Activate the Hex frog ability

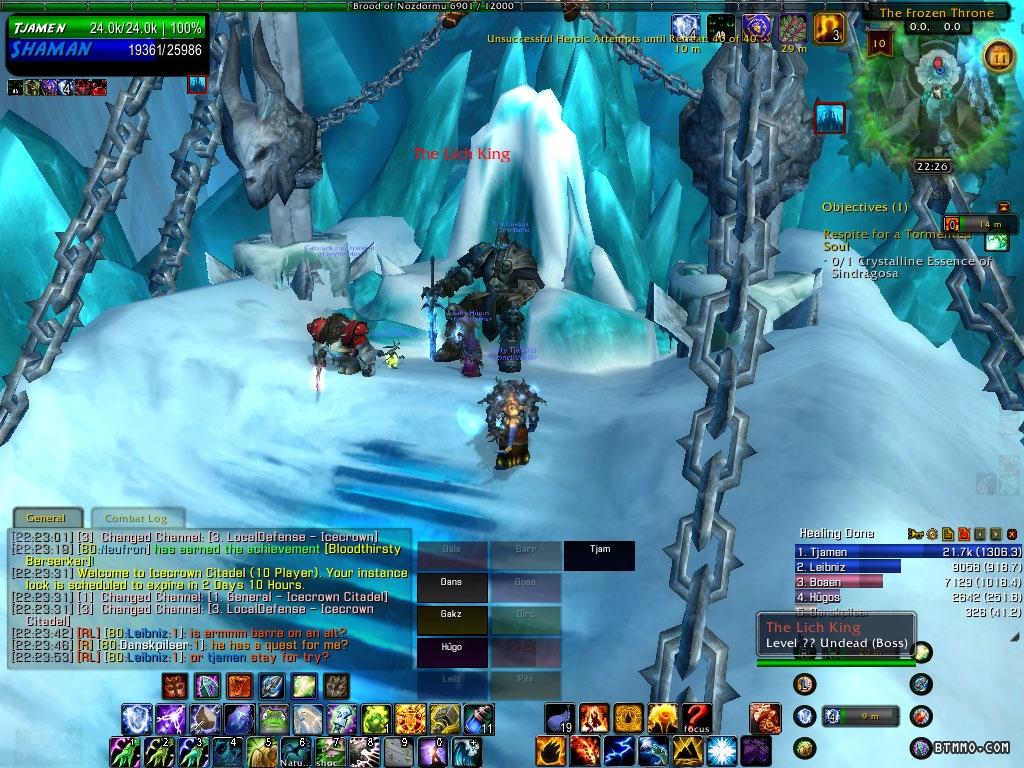coord(272,719)
